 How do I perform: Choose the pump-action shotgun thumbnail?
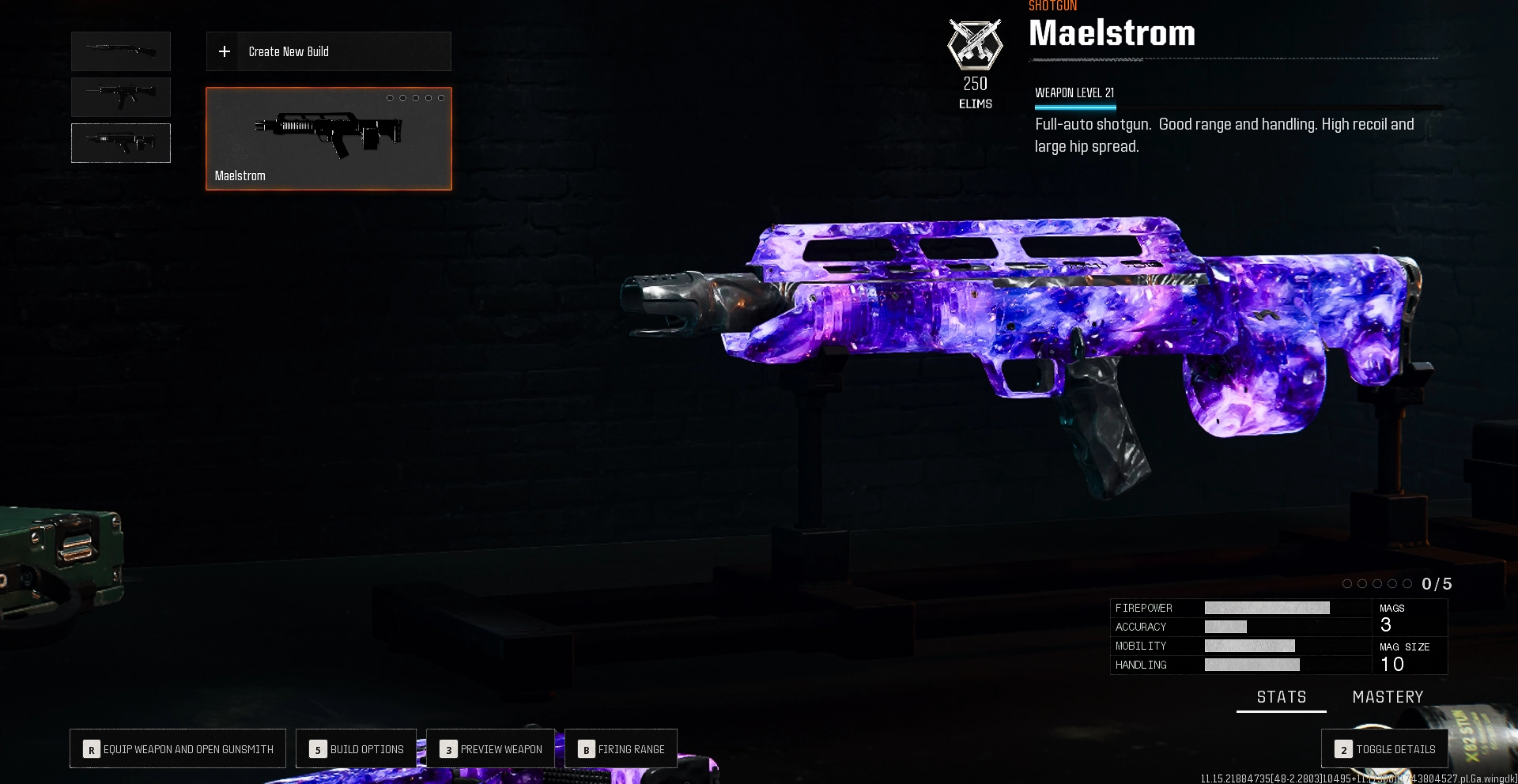(x=121, y=51)
